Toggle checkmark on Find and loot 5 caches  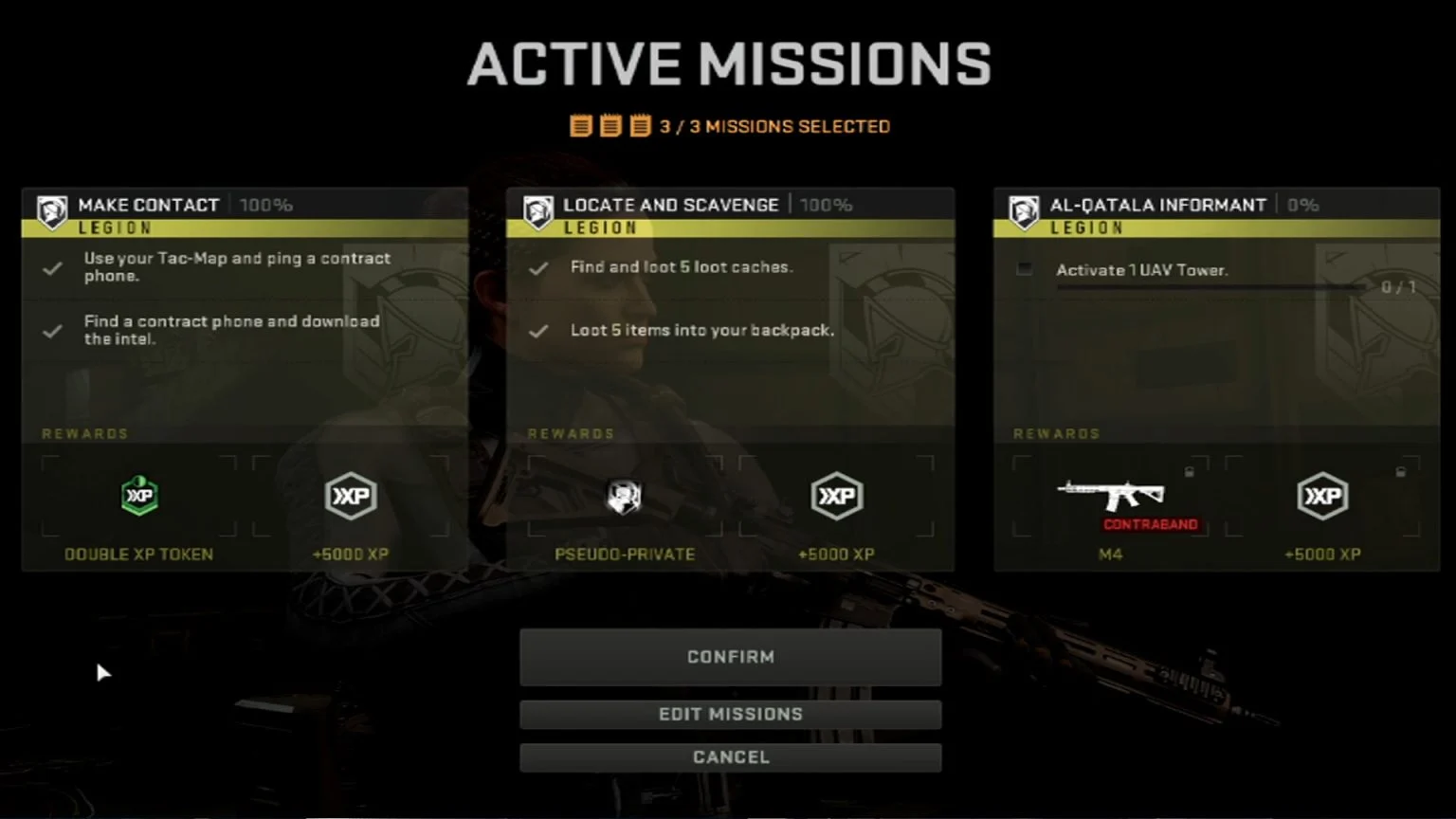pyautogui.click(x=537, y=267)
